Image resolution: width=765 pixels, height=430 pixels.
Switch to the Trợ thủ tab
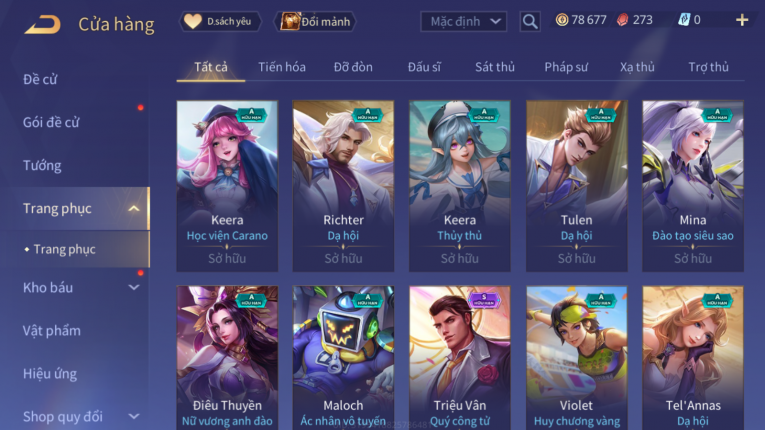708,67
